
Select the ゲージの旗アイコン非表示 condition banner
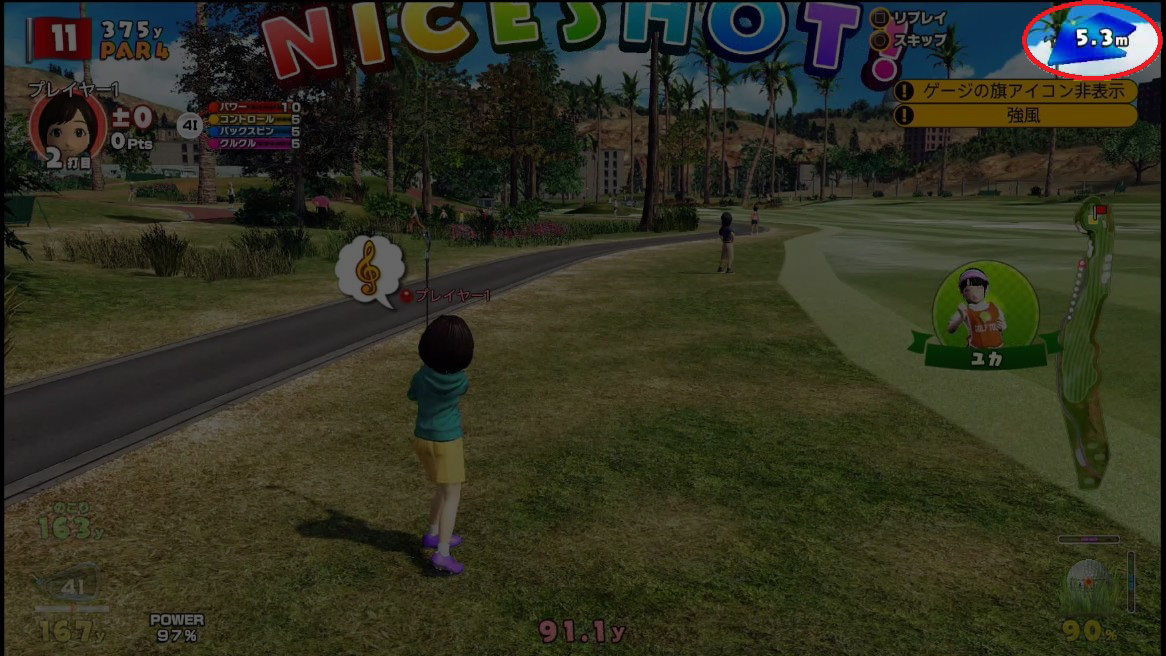pyautogui.click(x=1015, y=91)
